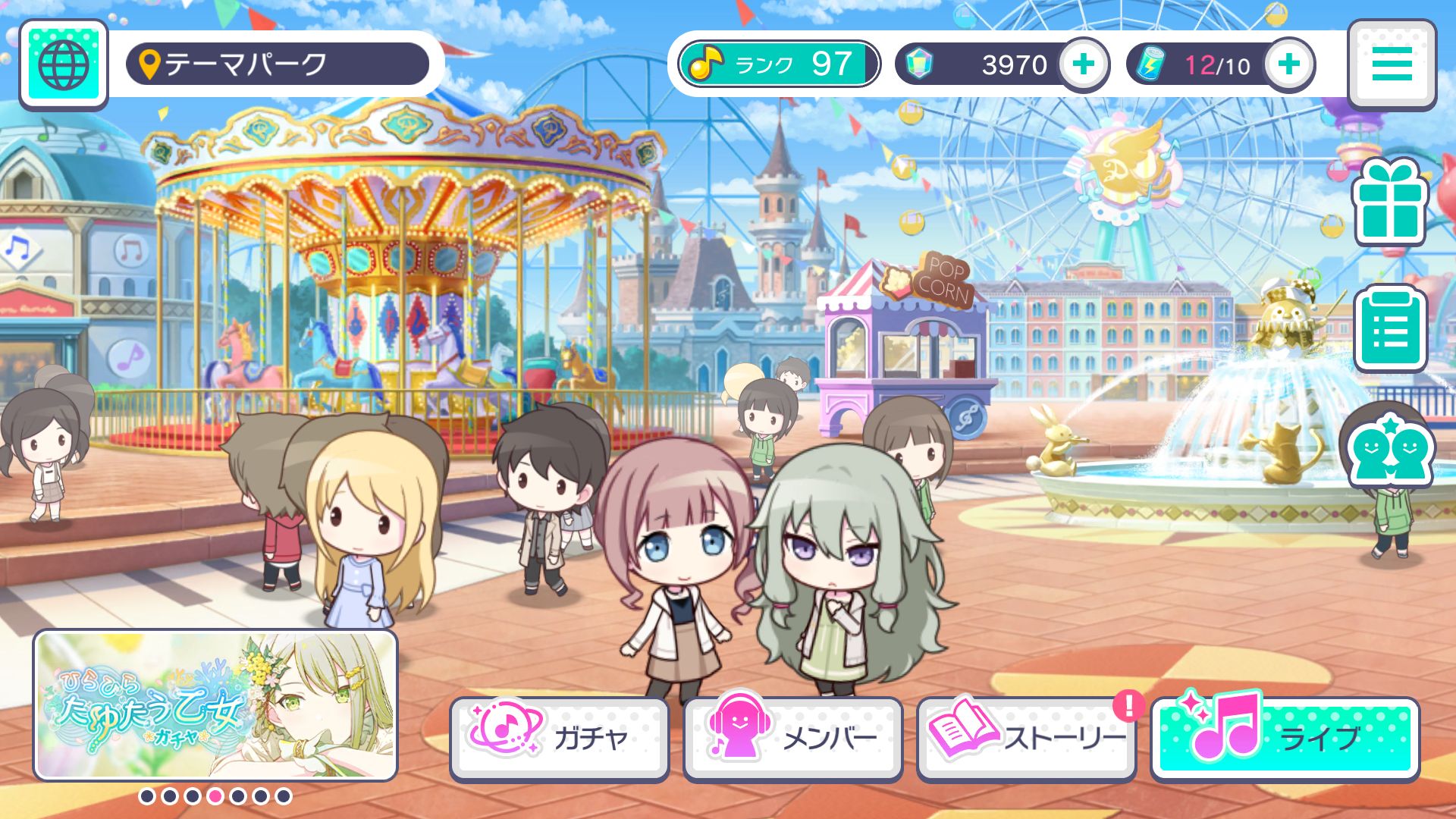Open the globe area map icon
Image resolution: width=1456 pixels, height=819 pixels.
click(64, 64)
